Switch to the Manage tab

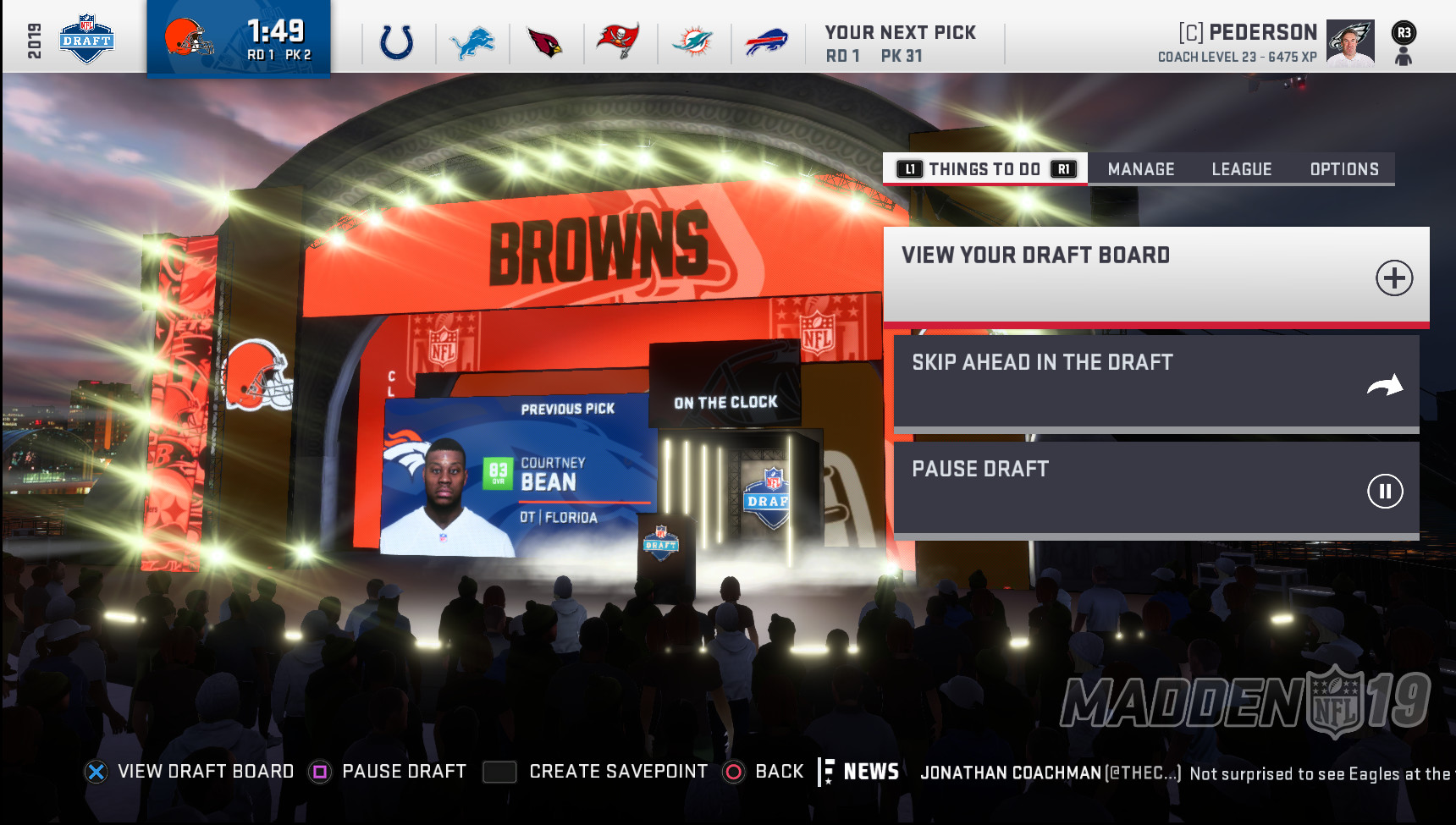pos(1140,169)
